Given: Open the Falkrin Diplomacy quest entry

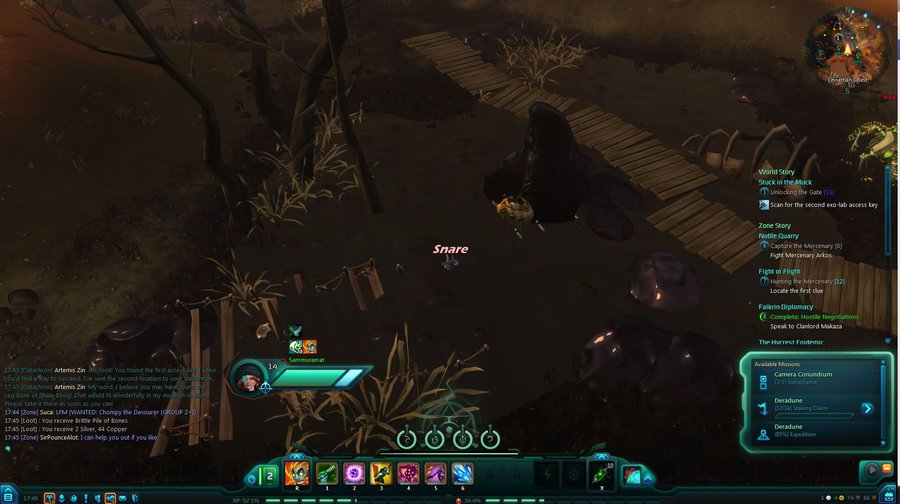Looking at the screenshot, I should tap(785, 307).
